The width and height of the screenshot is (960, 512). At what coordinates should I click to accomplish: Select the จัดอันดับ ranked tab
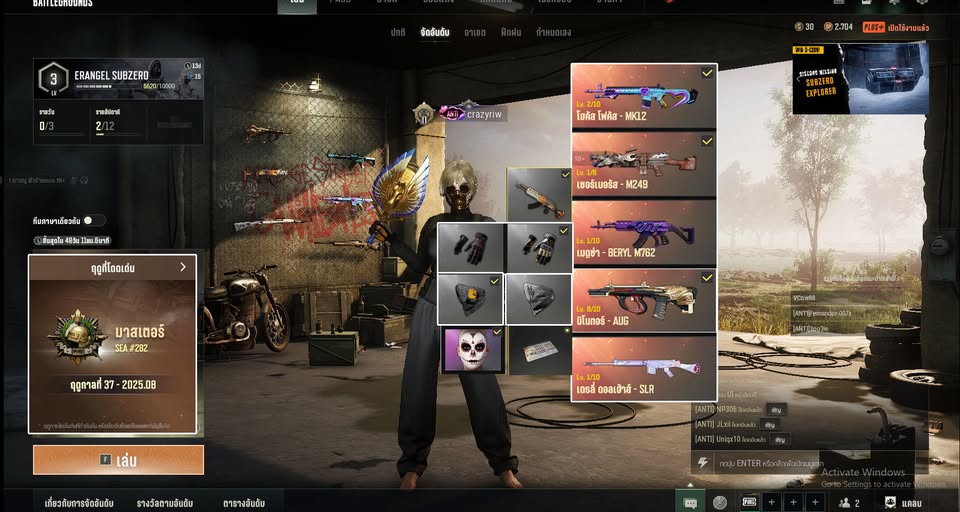[x=435, y=33]
